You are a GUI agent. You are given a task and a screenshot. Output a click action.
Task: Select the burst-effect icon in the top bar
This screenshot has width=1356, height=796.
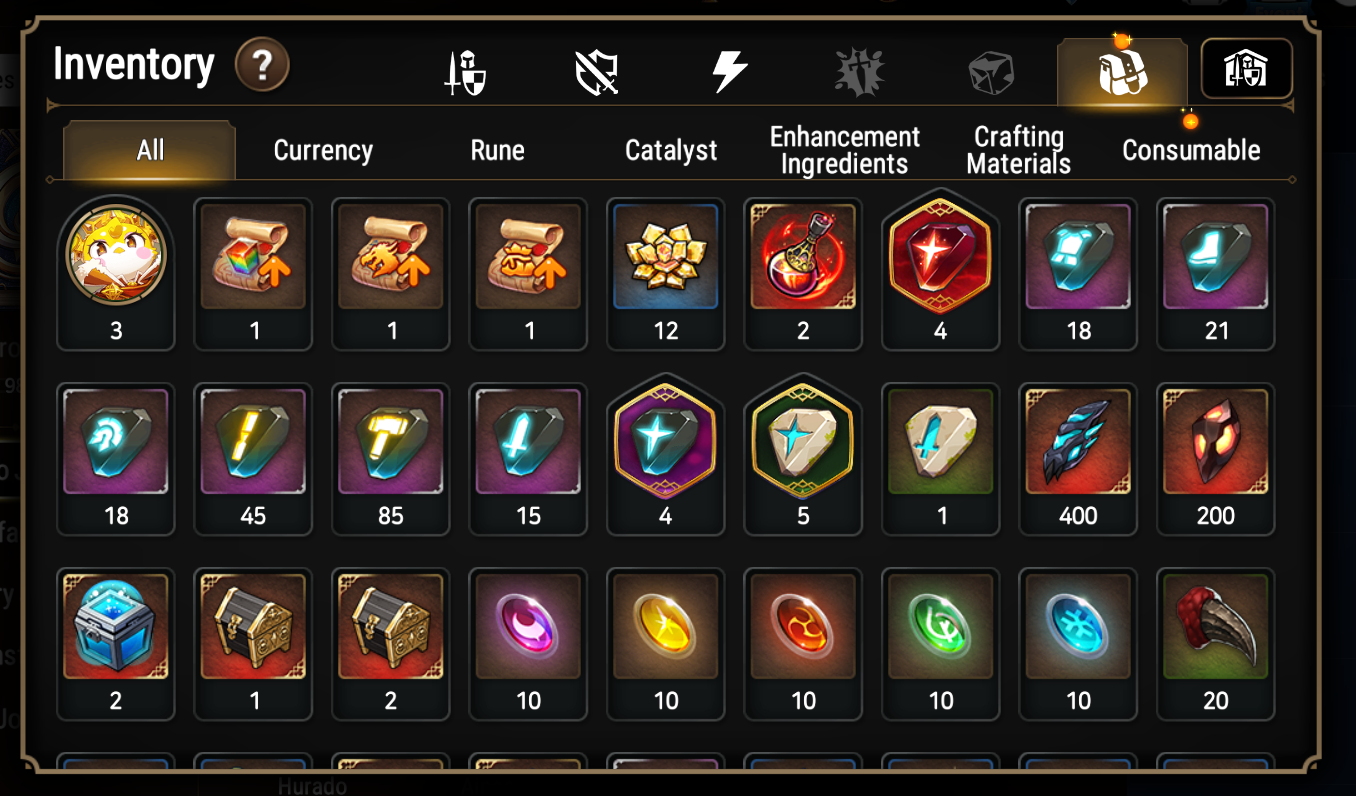[x=858, y=68]
